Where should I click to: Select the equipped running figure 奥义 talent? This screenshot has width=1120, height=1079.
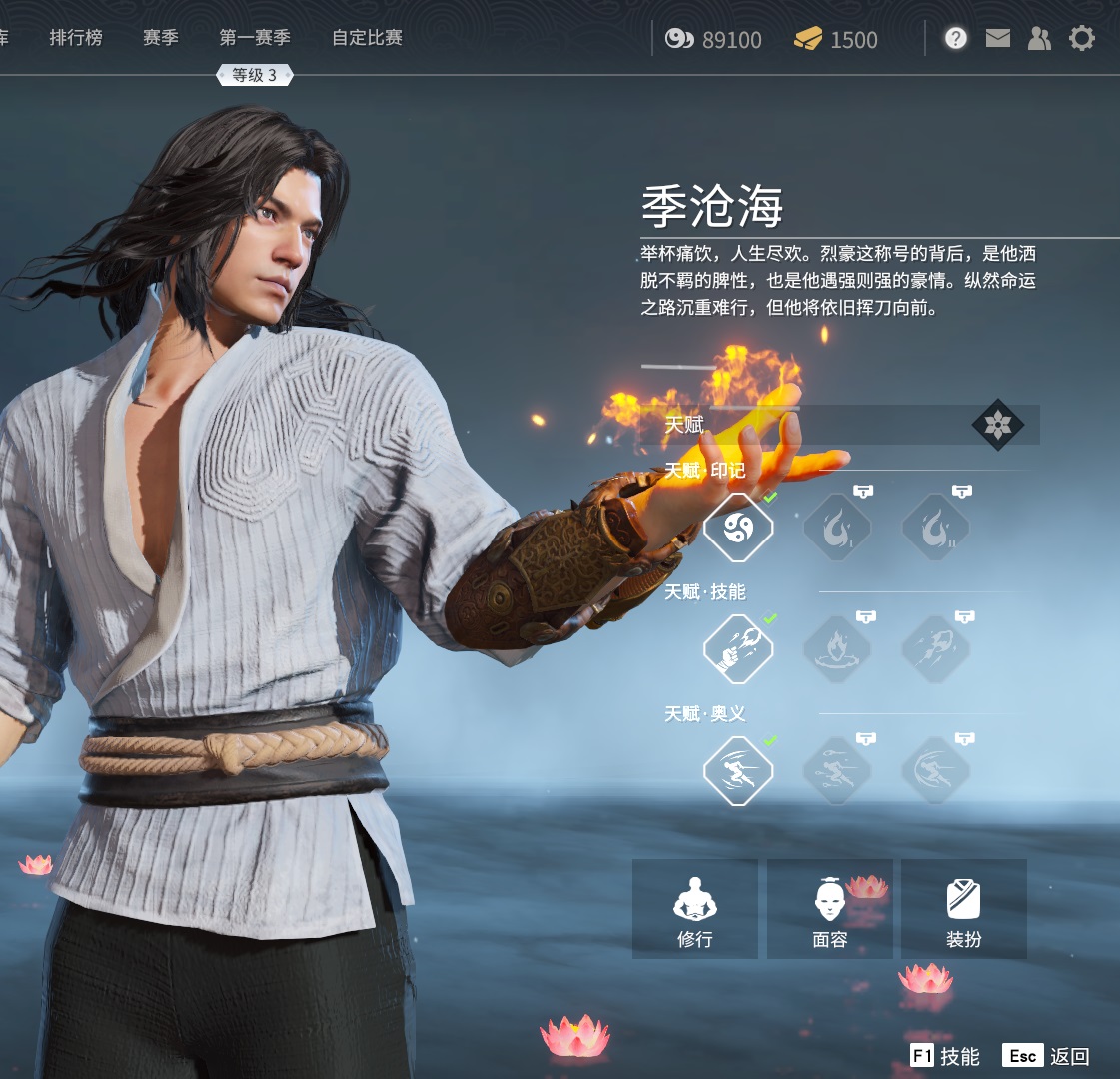[738, 771]
